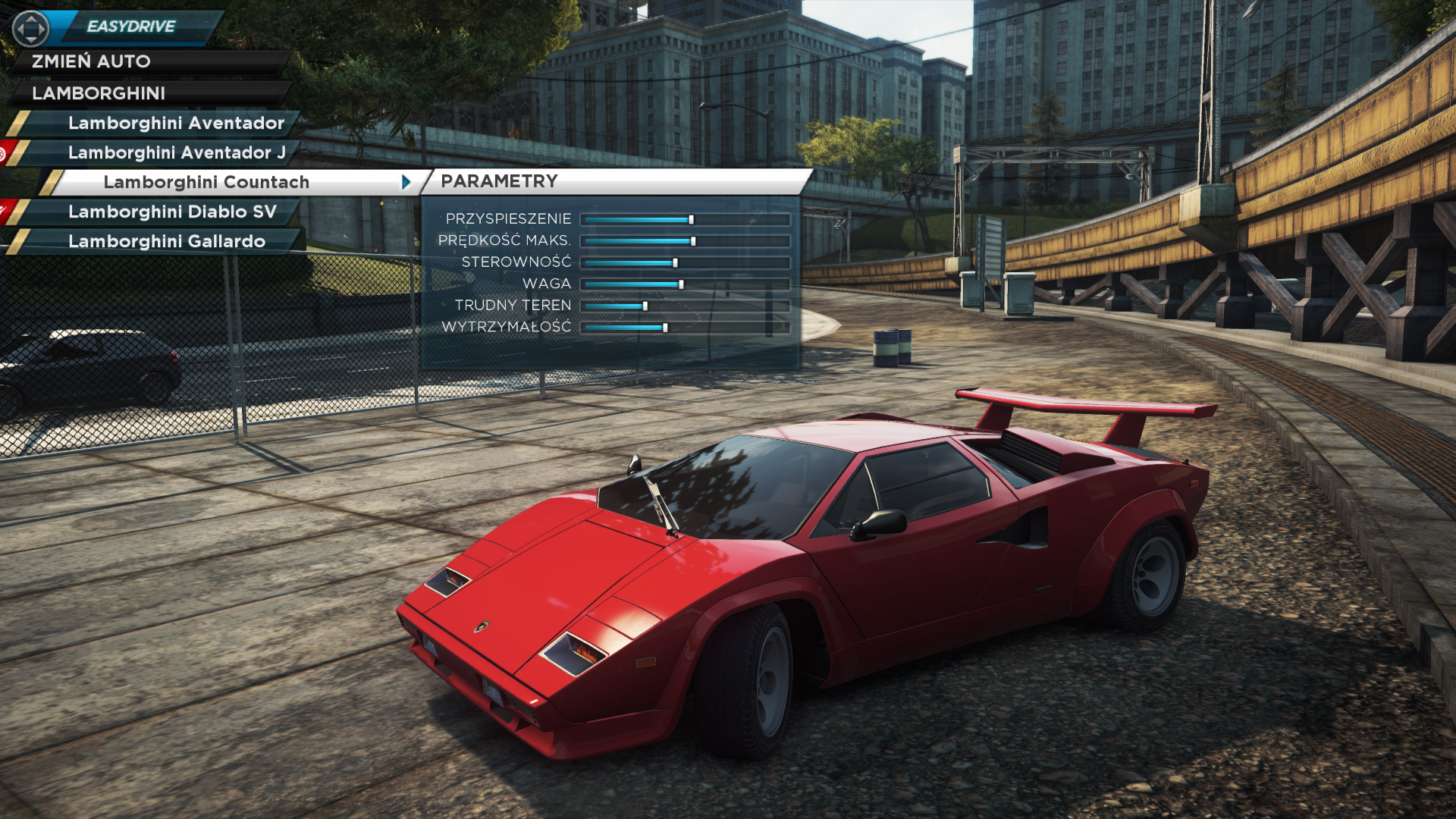Expand Countach options with the blue arrow

point(406,182)
